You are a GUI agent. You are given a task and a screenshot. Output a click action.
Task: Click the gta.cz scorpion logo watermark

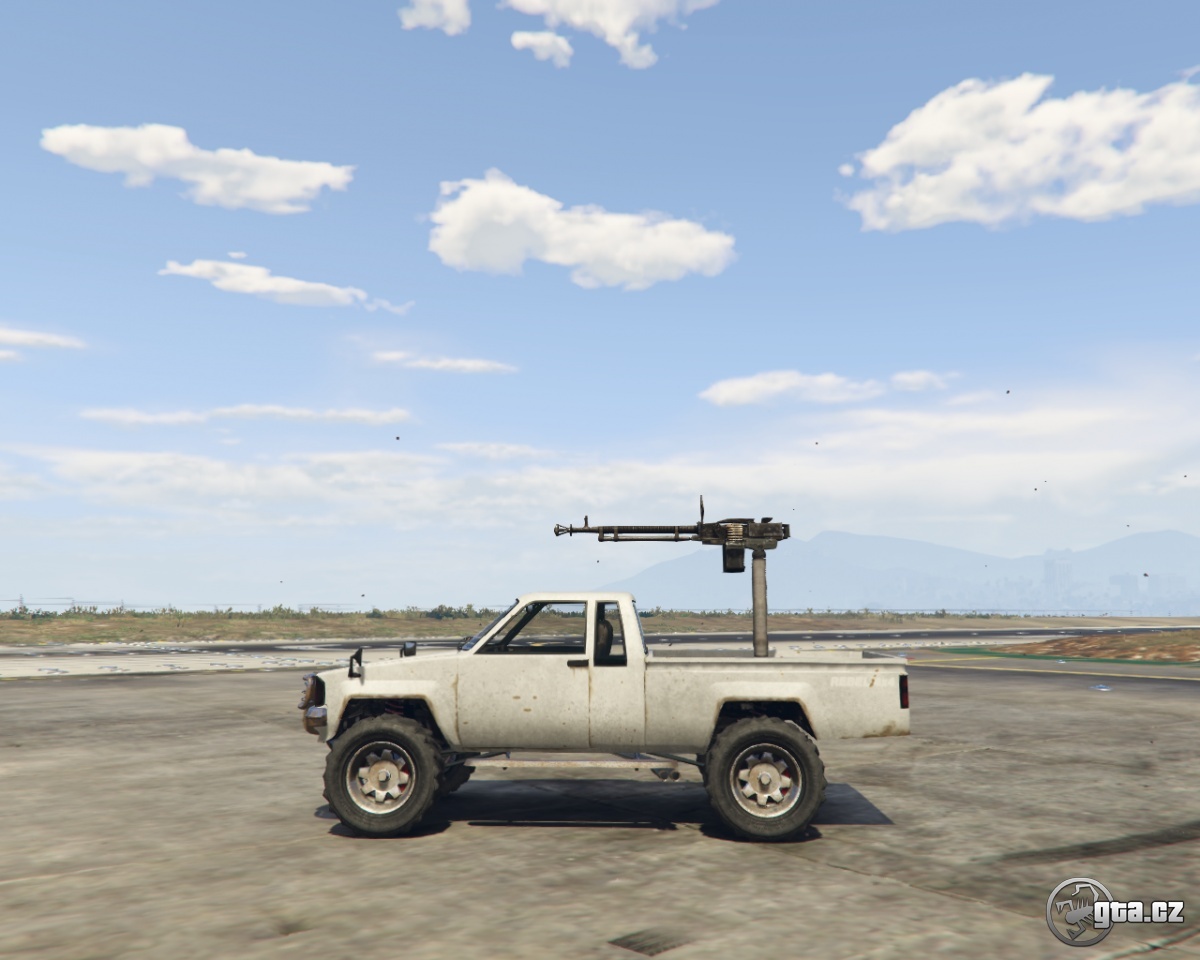pyautogui.click(x=1080, y=911)
